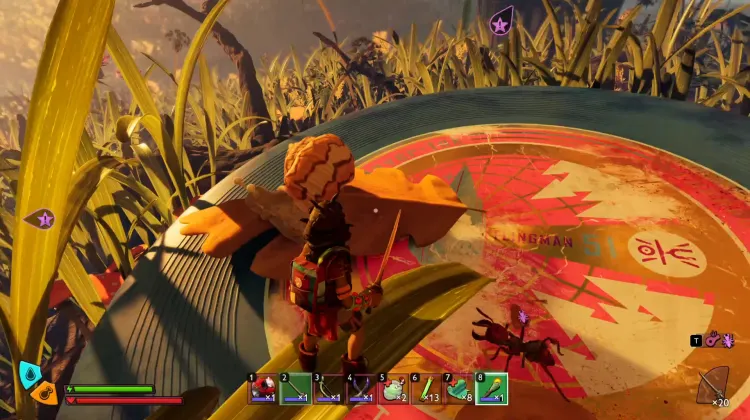Click the pink whistle pet command icon

click(x=713, y=341)
